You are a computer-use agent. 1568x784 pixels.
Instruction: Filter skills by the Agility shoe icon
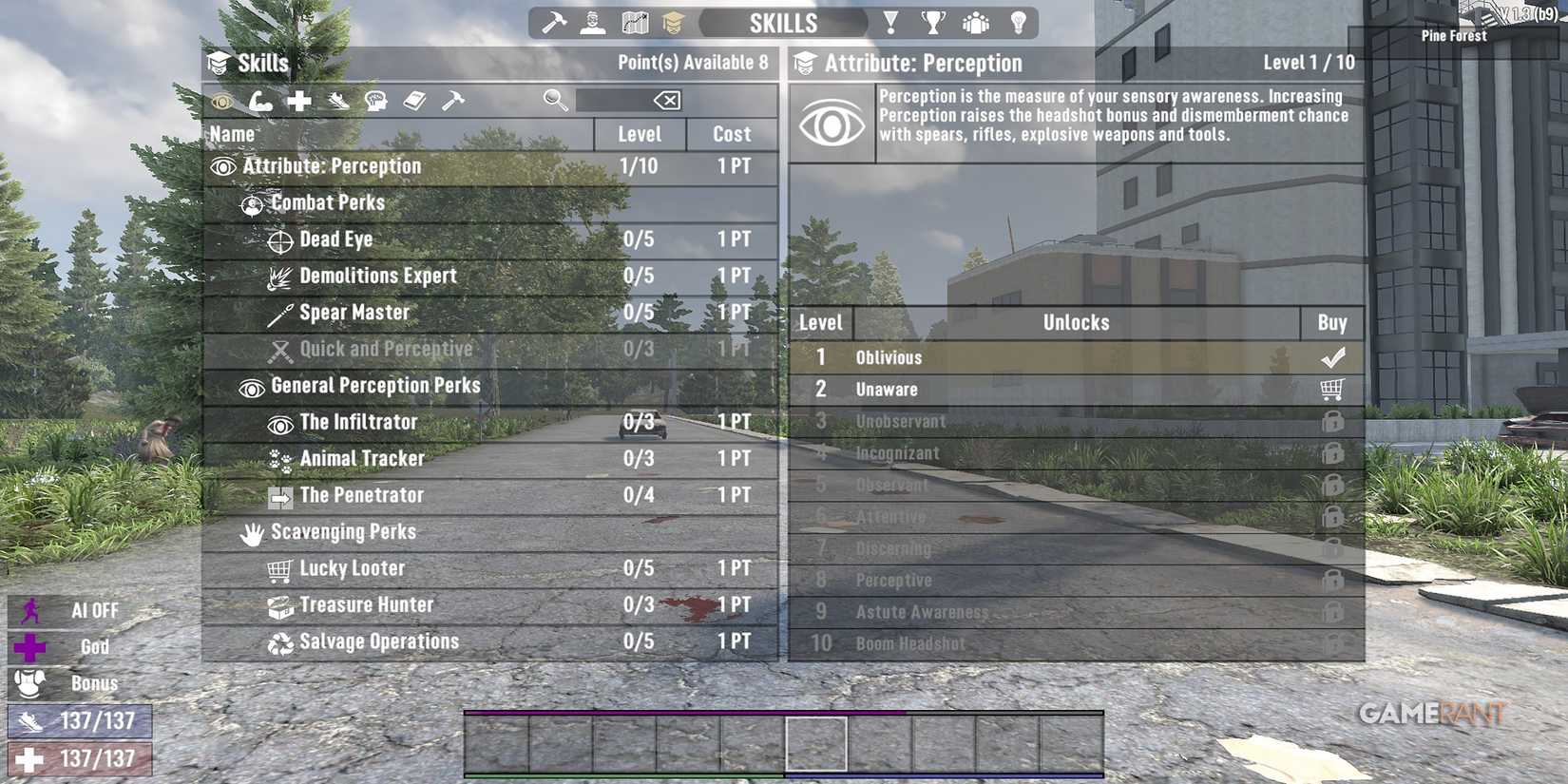coord(338,101)
